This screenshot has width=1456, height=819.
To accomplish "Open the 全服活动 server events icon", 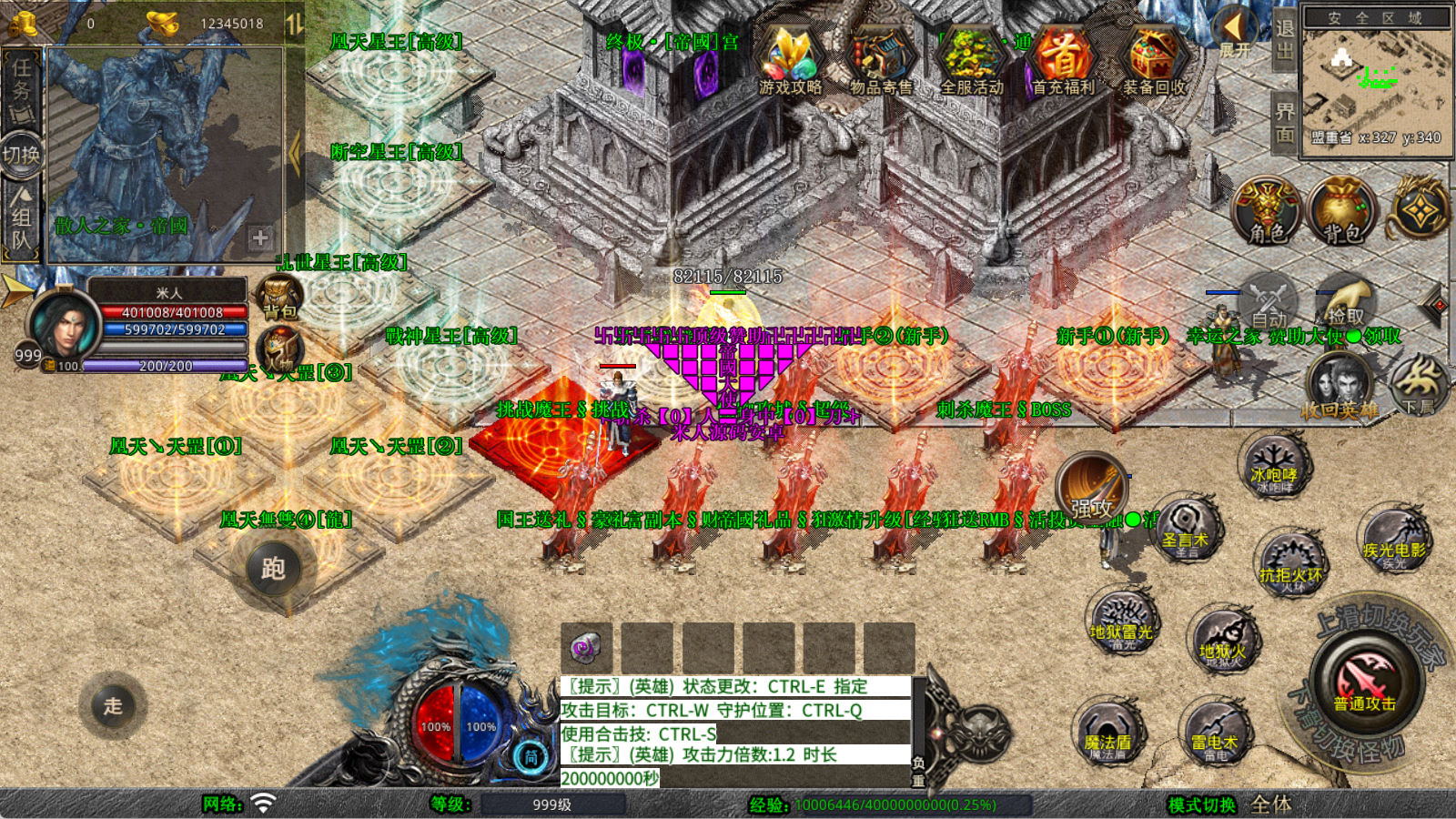I will click(x=972, y=60).
